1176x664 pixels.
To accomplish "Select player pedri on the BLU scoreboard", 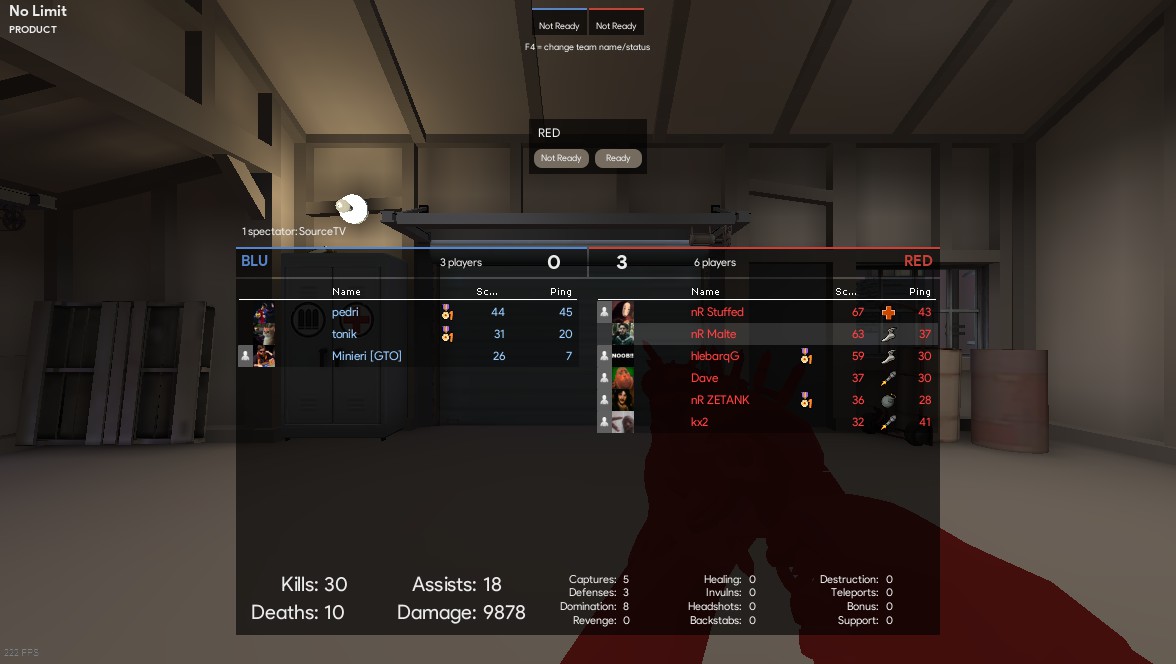I will [x=345, y=312].
